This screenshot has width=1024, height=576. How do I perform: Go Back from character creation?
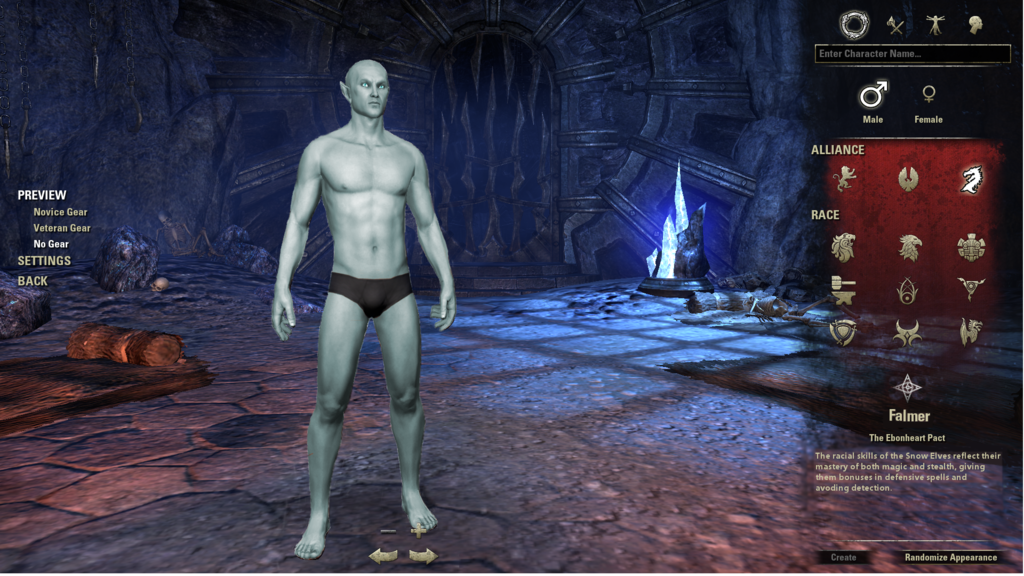[33, 281]
